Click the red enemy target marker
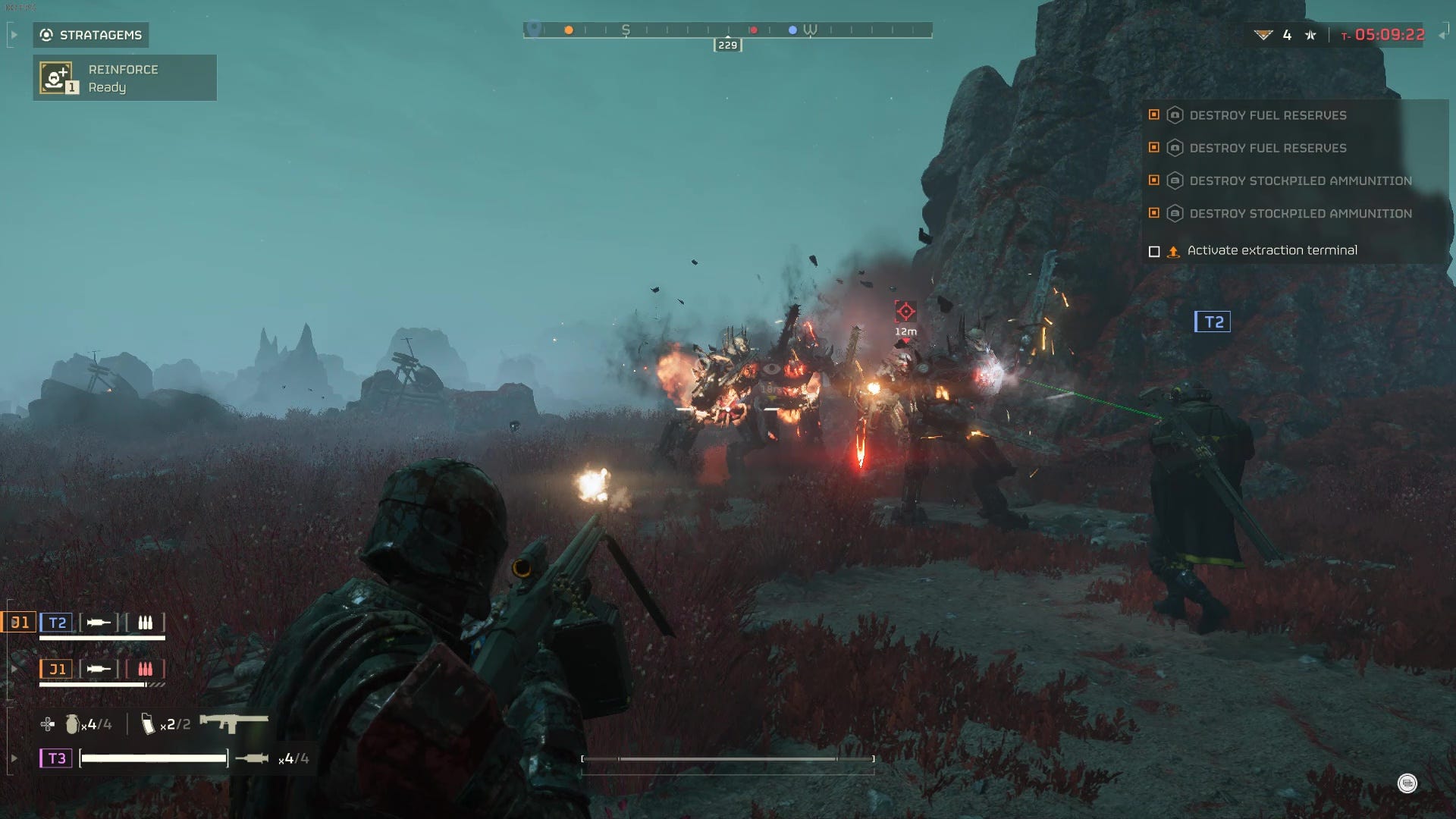The width and height of the screenshot is (1456, 819). [905, 311]
